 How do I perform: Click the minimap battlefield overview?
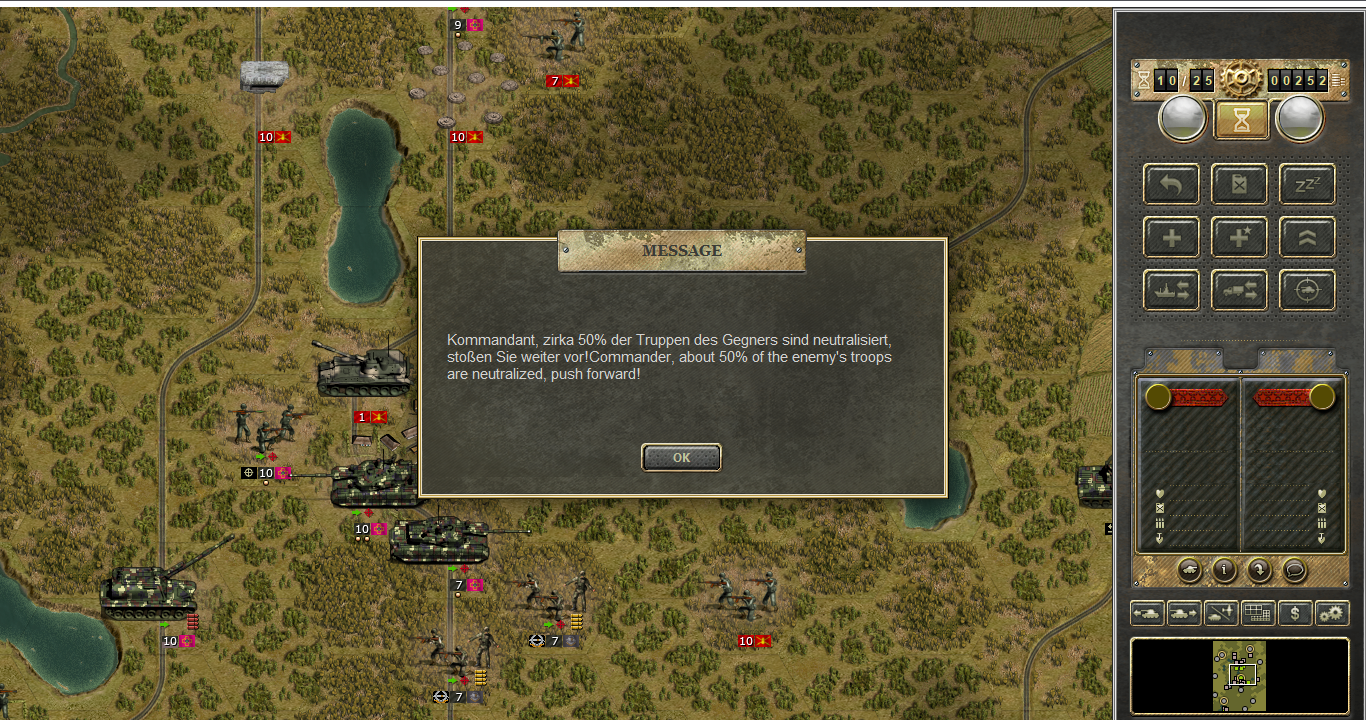pos(1240,676)
